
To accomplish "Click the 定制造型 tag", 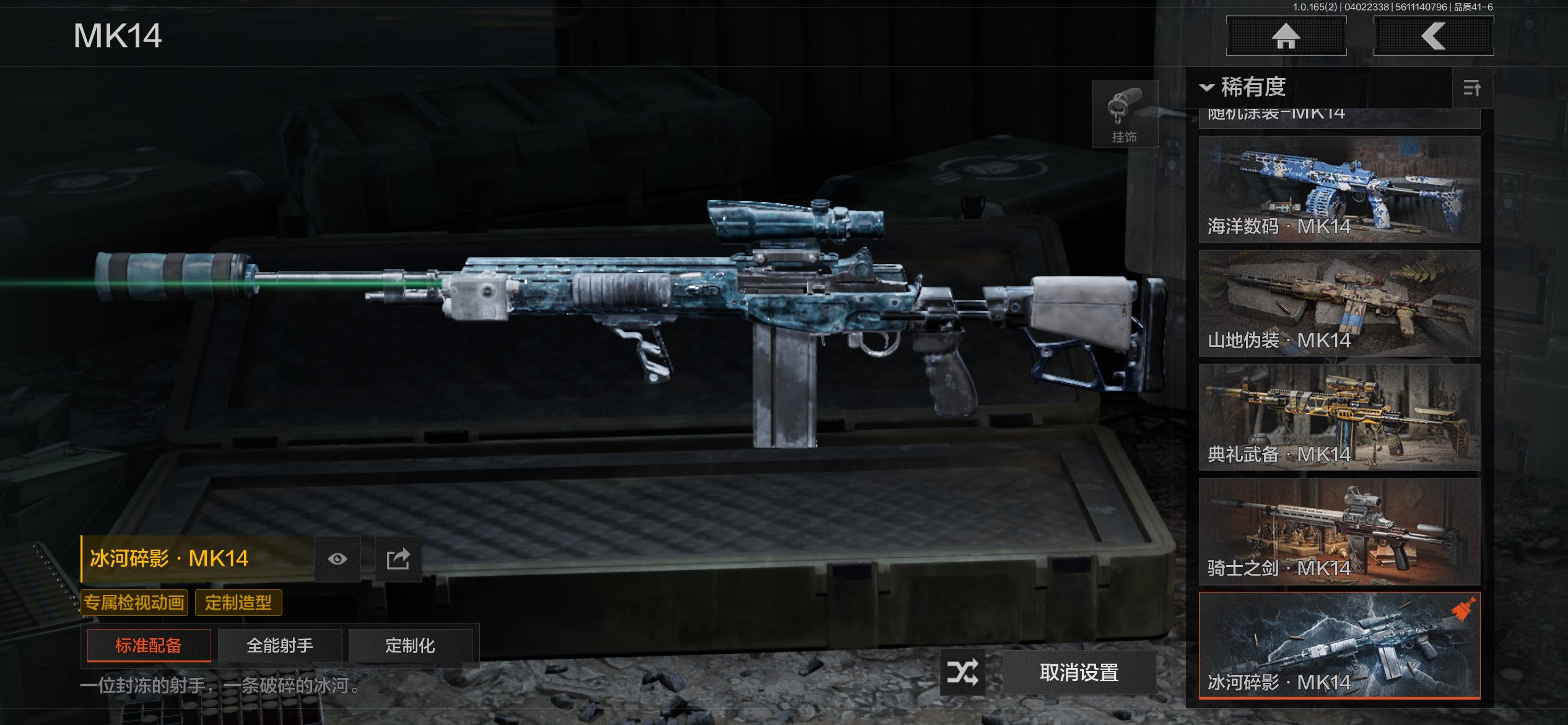I will [x=238, y=602].
